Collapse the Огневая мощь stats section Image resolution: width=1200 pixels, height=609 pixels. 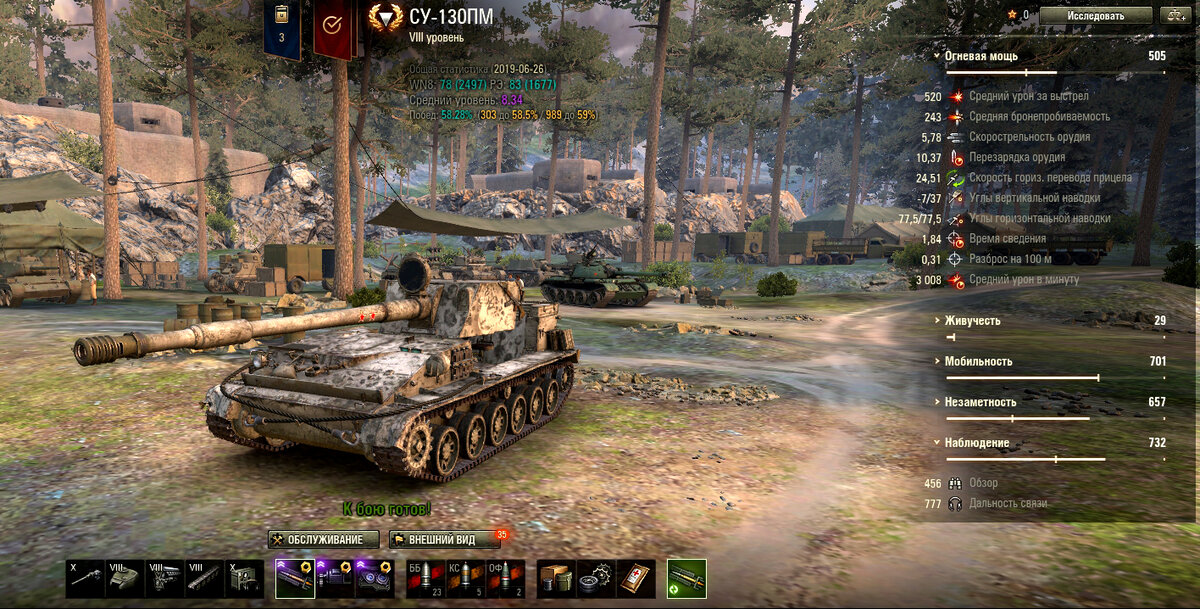[982, 56]
